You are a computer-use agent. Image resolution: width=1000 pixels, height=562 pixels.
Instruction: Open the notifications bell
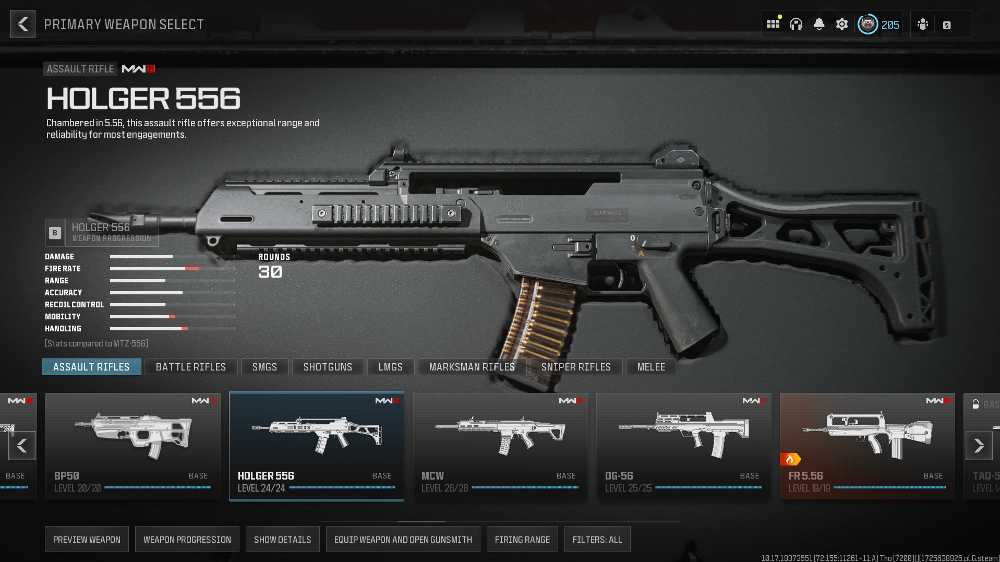pos(819,24)
